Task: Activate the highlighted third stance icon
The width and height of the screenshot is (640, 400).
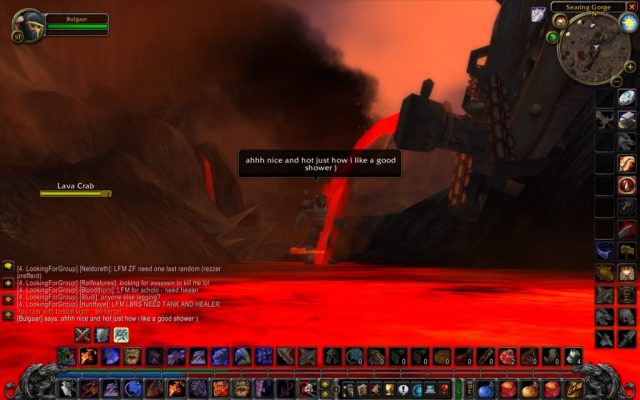Action: coord(121,334)
